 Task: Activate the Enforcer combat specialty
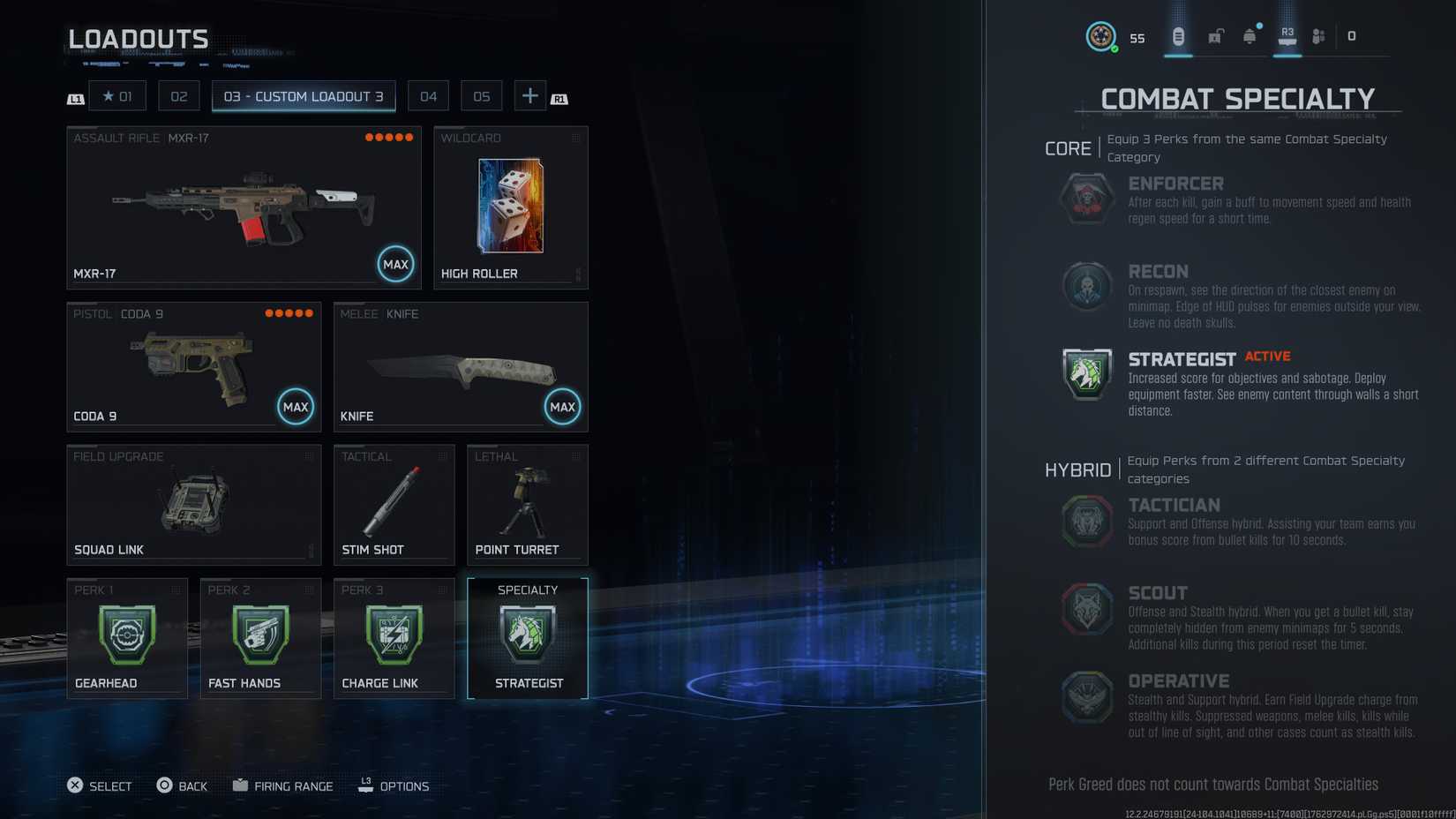[1086, 199]
